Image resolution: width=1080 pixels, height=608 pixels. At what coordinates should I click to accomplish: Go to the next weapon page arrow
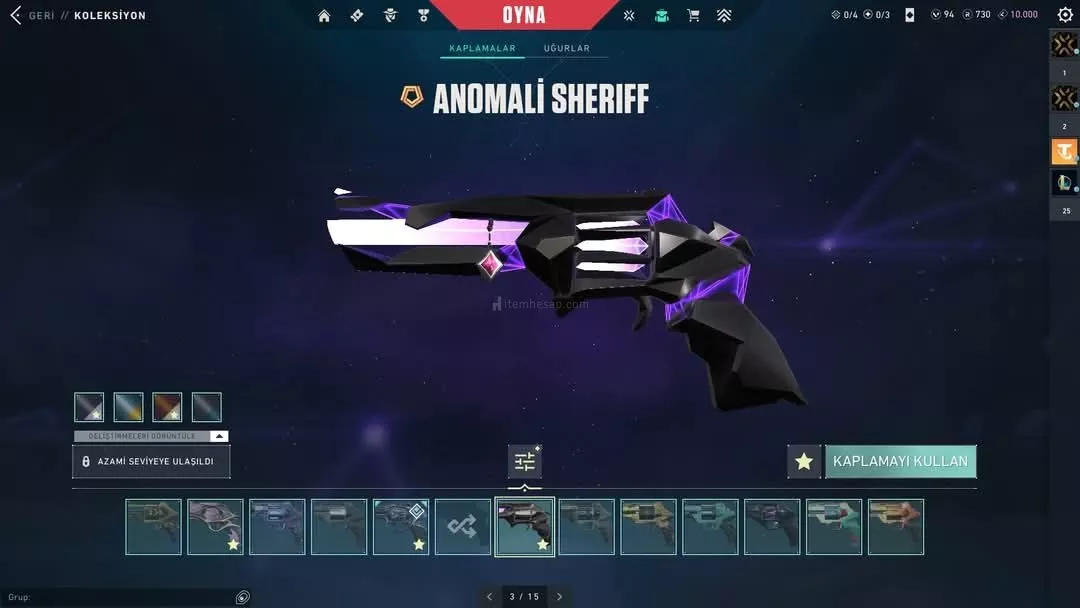click(560, 597)
